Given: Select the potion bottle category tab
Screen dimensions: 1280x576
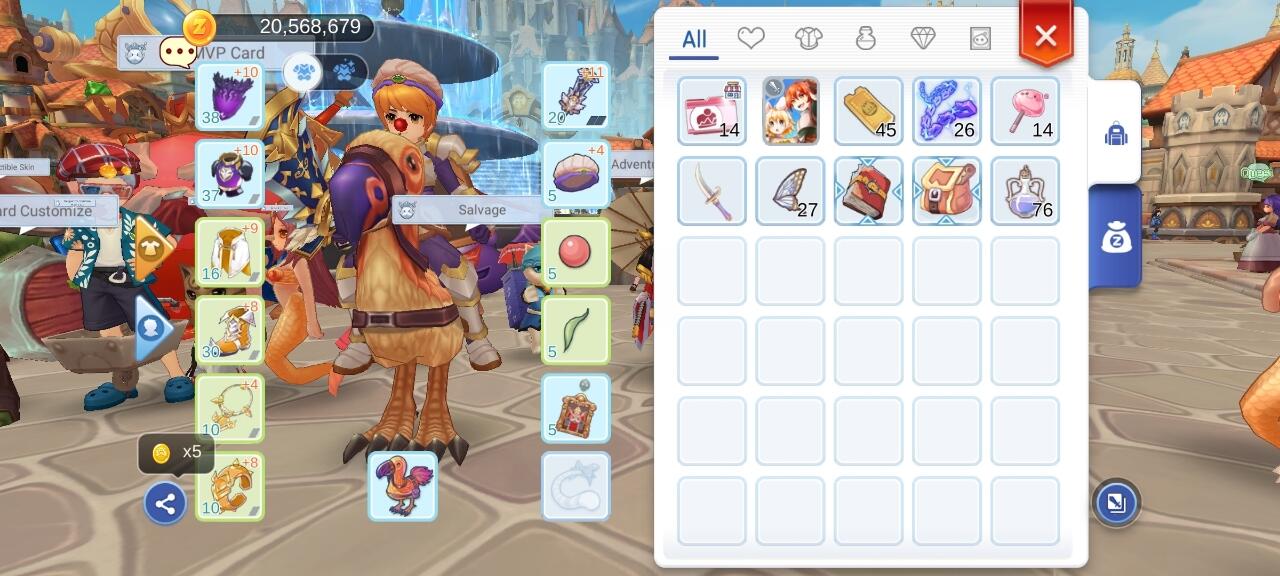Looking at the screenshot, I should tap(866, 38).
